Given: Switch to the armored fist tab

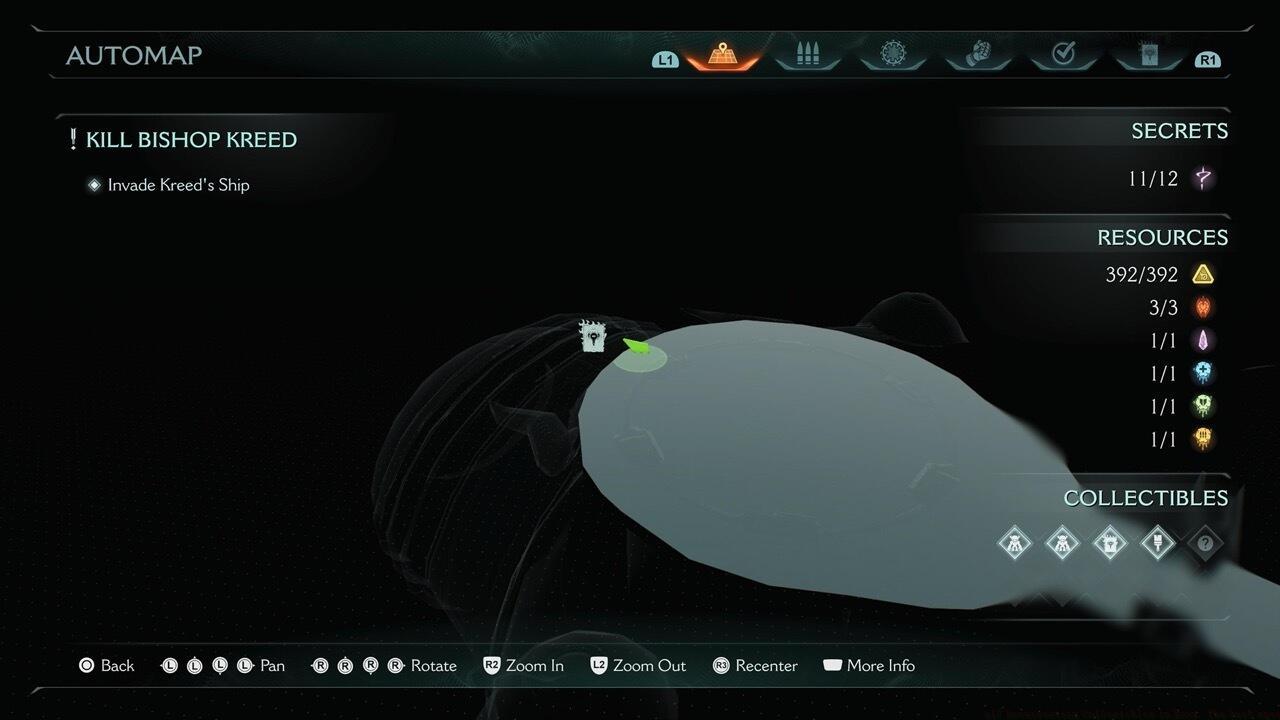Looking at the screenshot, I should (977, 55).
